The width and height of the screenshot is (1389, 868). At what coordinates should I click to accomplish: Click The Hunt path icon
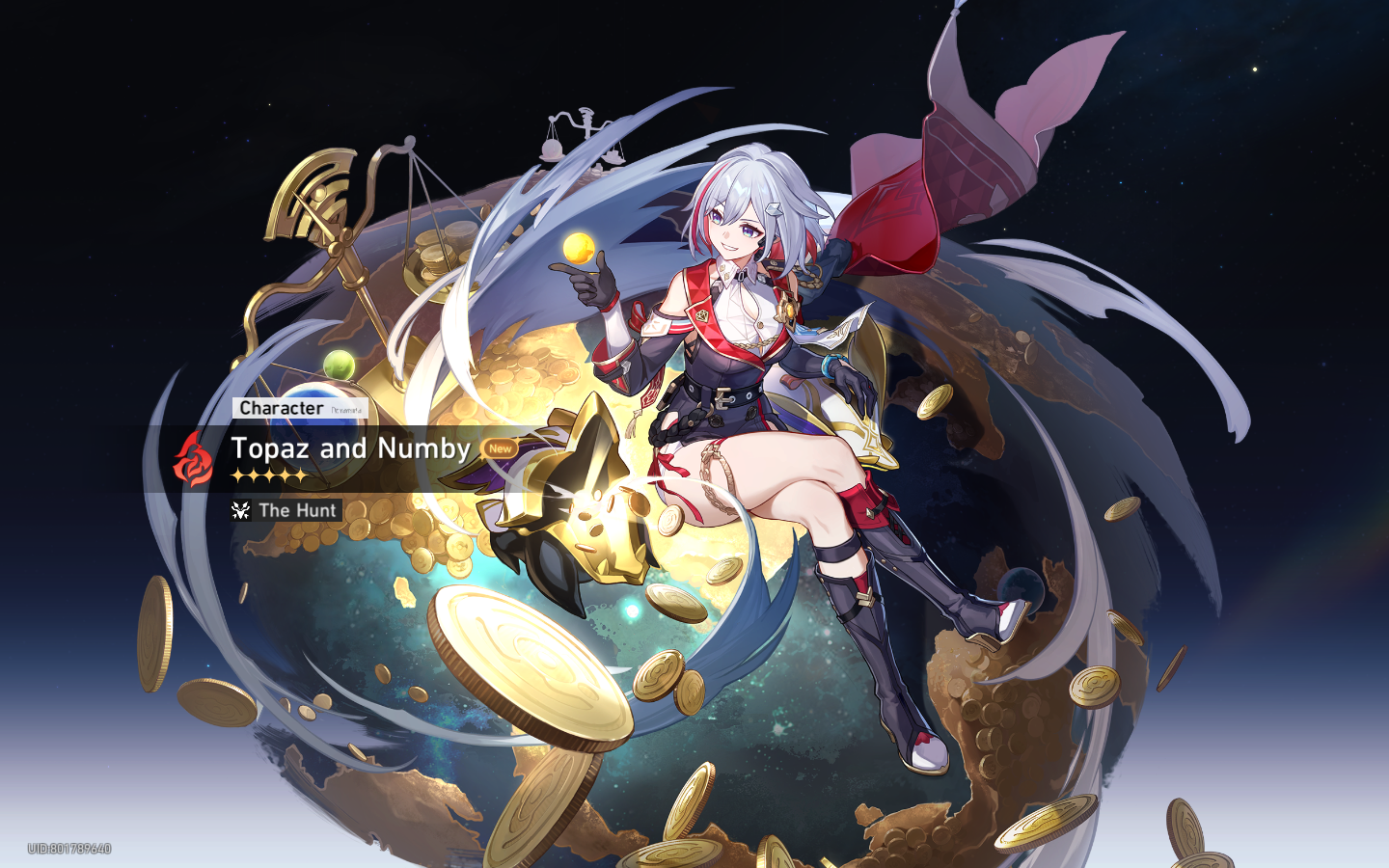(x=239, y=510)
